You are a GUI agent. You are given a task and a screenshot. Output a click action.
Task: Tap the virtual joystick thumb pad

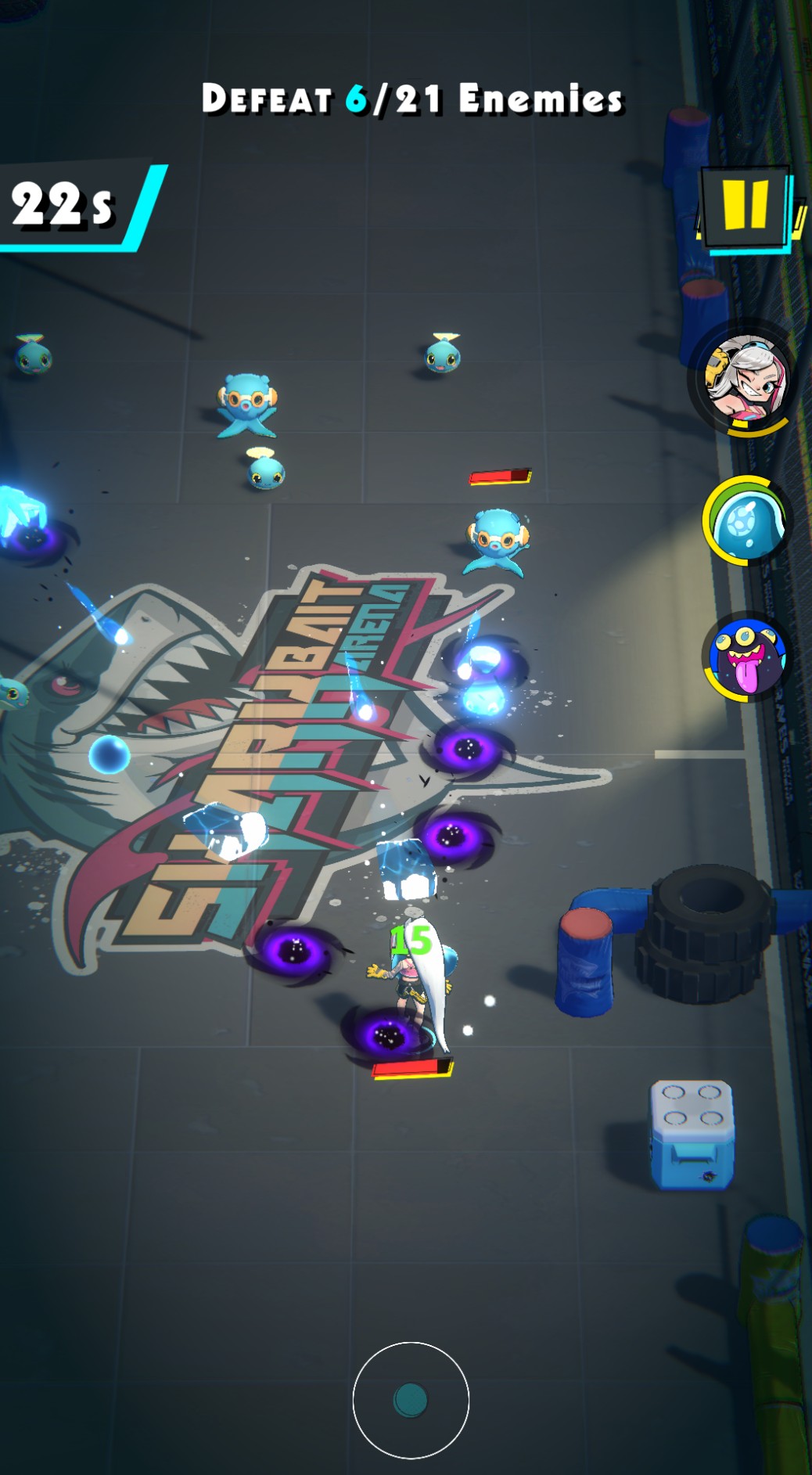tap(411, 1400)
